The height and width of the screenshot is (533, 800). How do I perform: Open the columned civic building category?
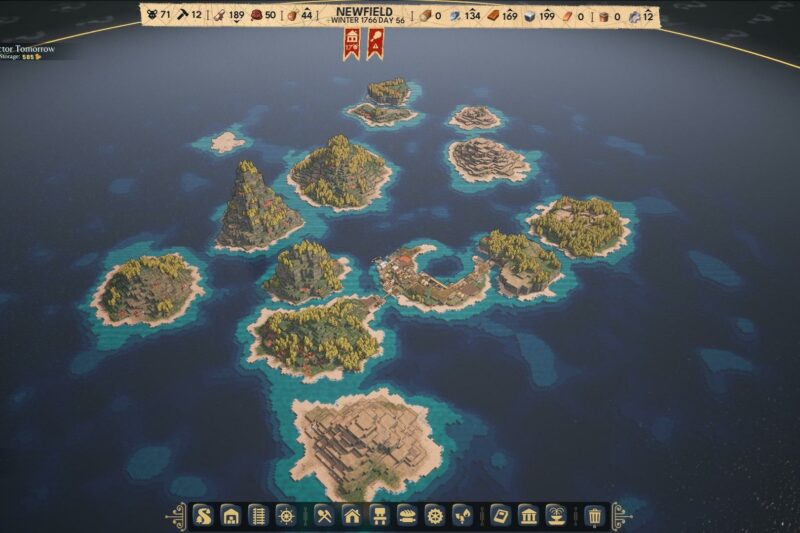coord(529,516)
